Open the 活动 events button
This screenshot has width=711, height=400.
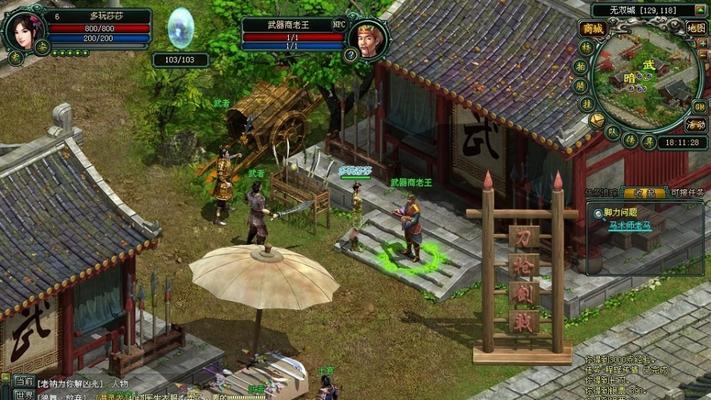[x=696, y=124]
